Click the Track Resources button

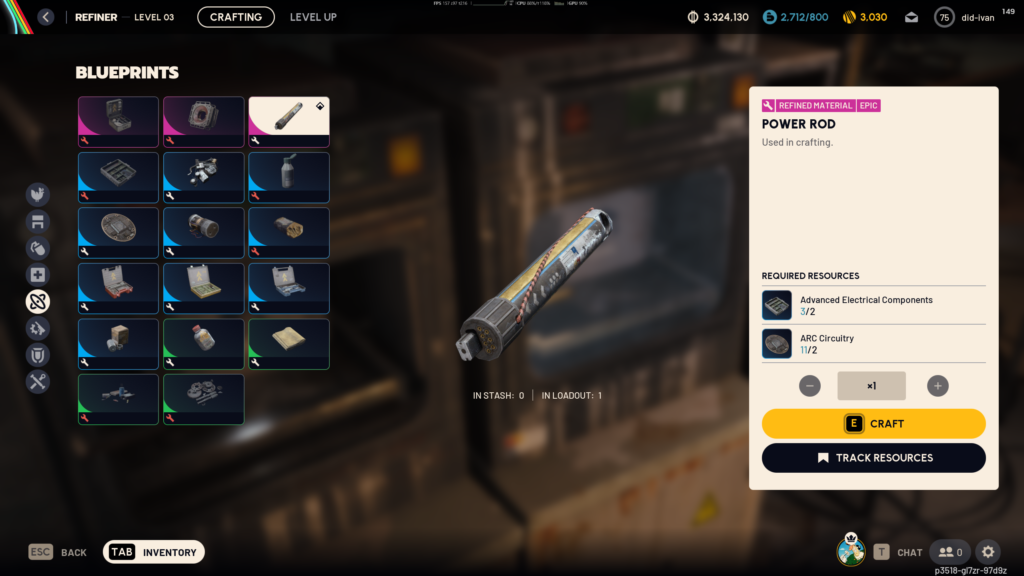873,458
